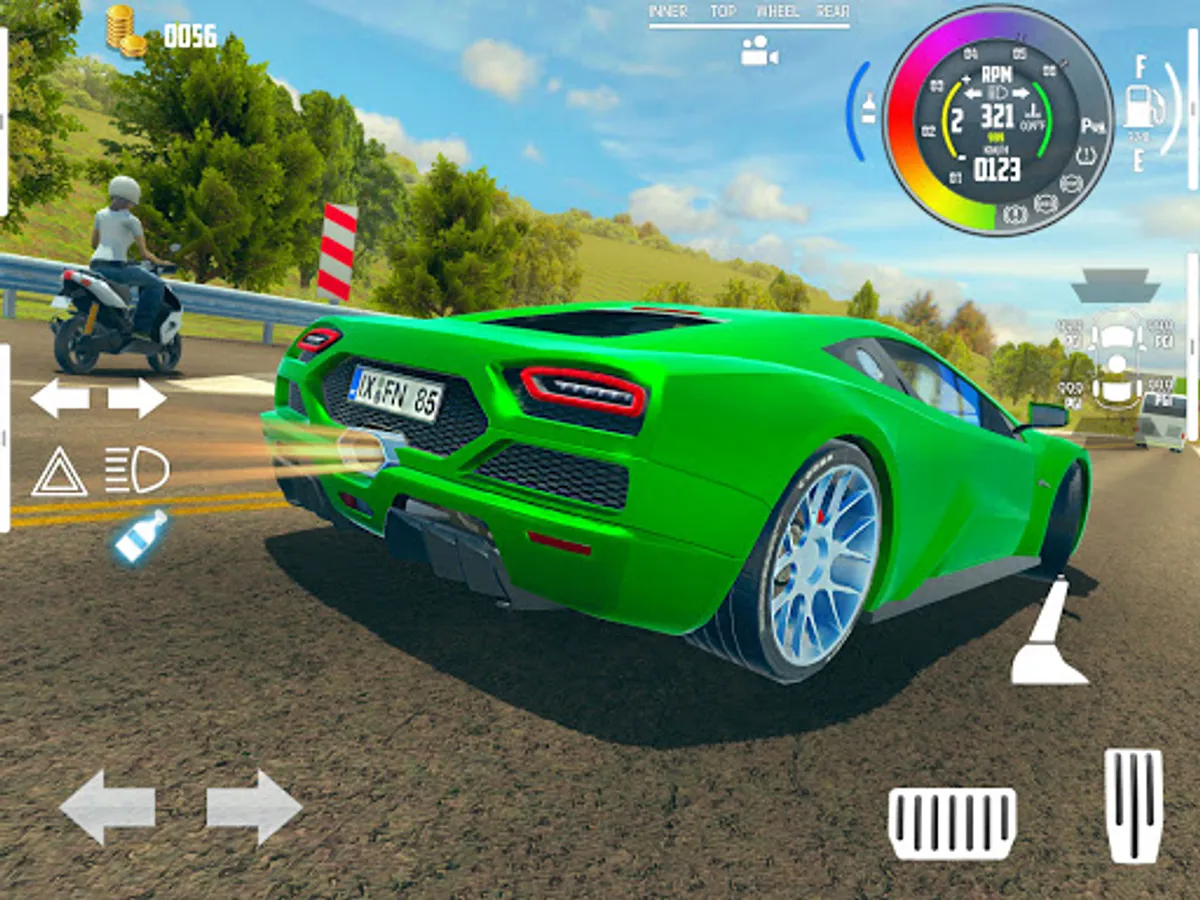Tap the fuel pump icon
The width and height of the screenshot is (1200, 900).
tap(1144, 106)
